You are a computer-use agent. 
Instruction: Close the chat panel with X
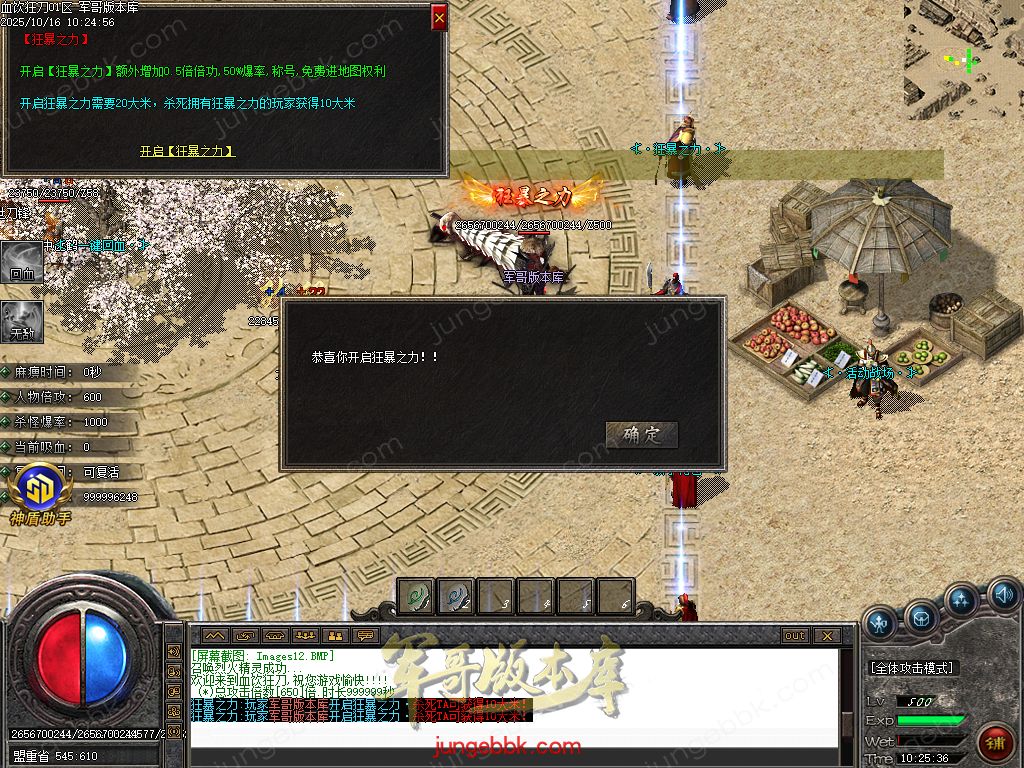(x=826, y=636)
